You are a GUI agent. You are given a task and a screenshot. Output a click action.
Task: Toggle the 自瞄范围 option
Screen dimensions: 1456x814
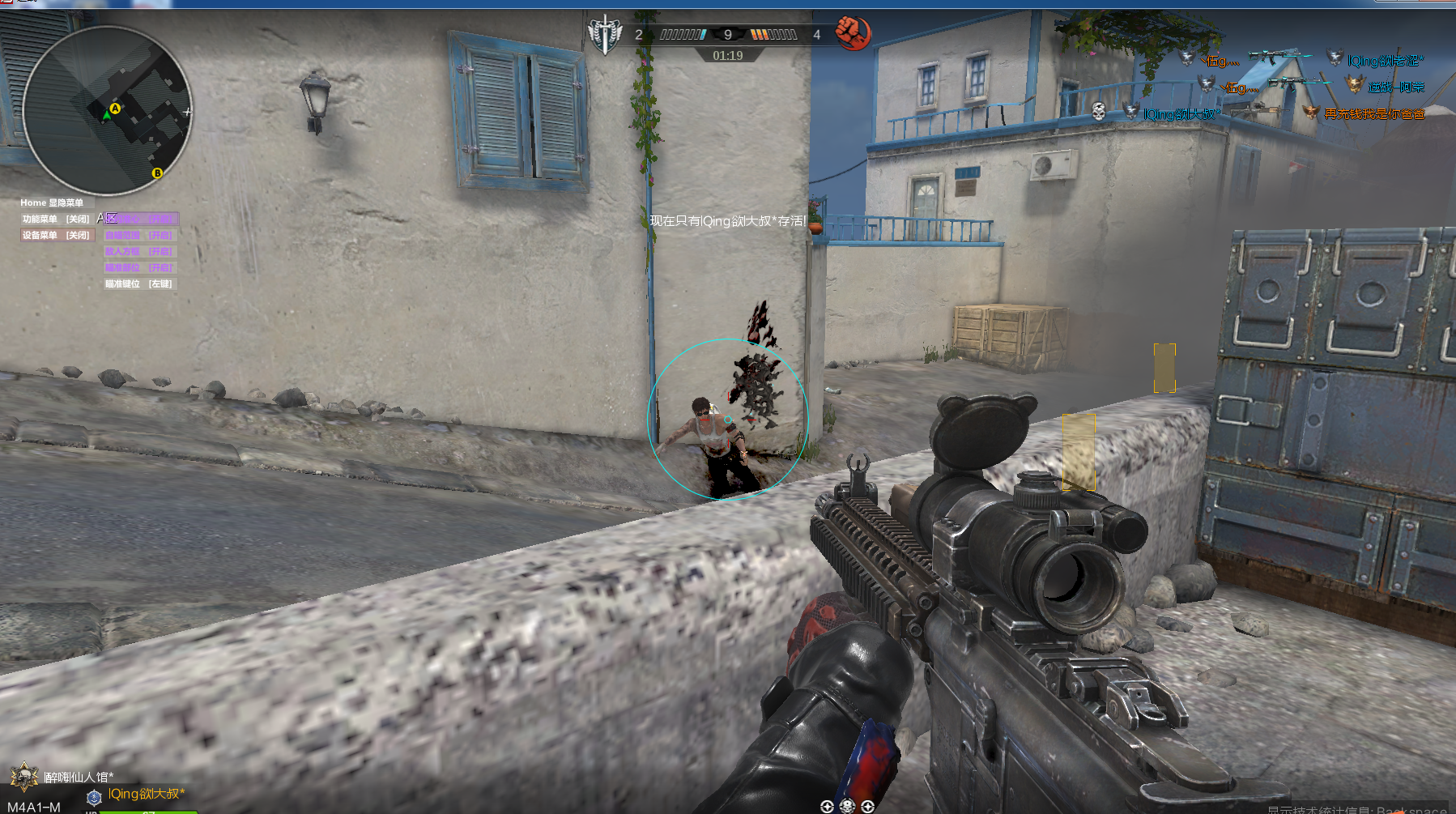pos(139,235)
